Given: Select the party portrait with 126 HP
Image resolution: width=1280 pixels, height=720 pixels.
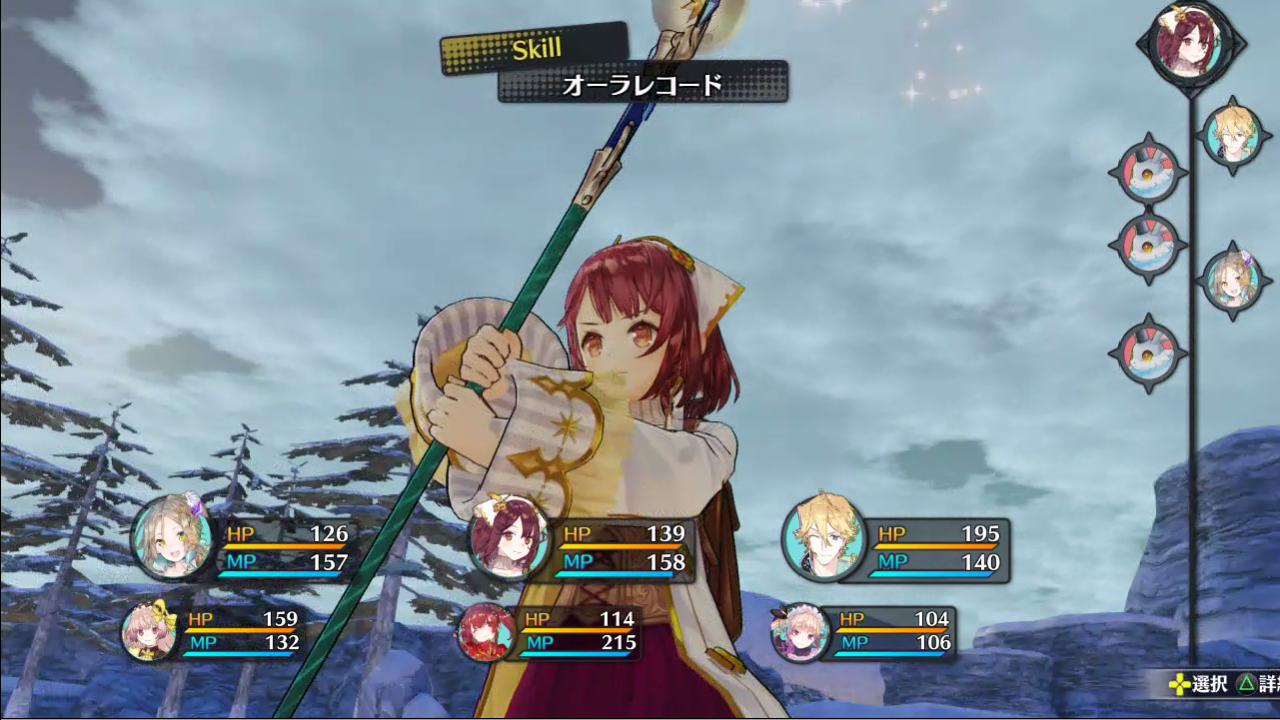Looking at the screenshot, I should [172, 537].
